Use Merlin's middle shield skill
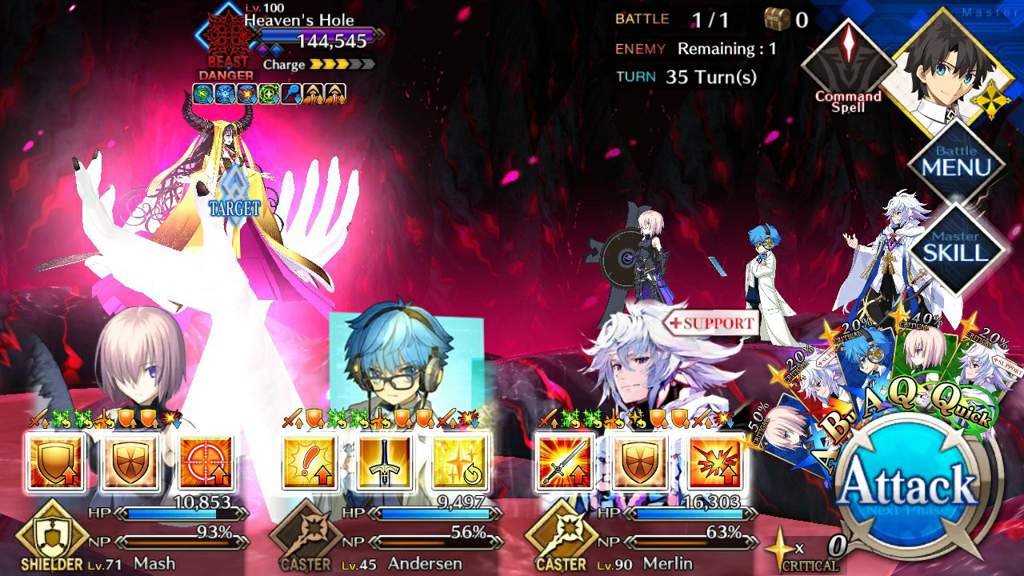This screenshot has width=1024, height=576. tap(640, 462)
